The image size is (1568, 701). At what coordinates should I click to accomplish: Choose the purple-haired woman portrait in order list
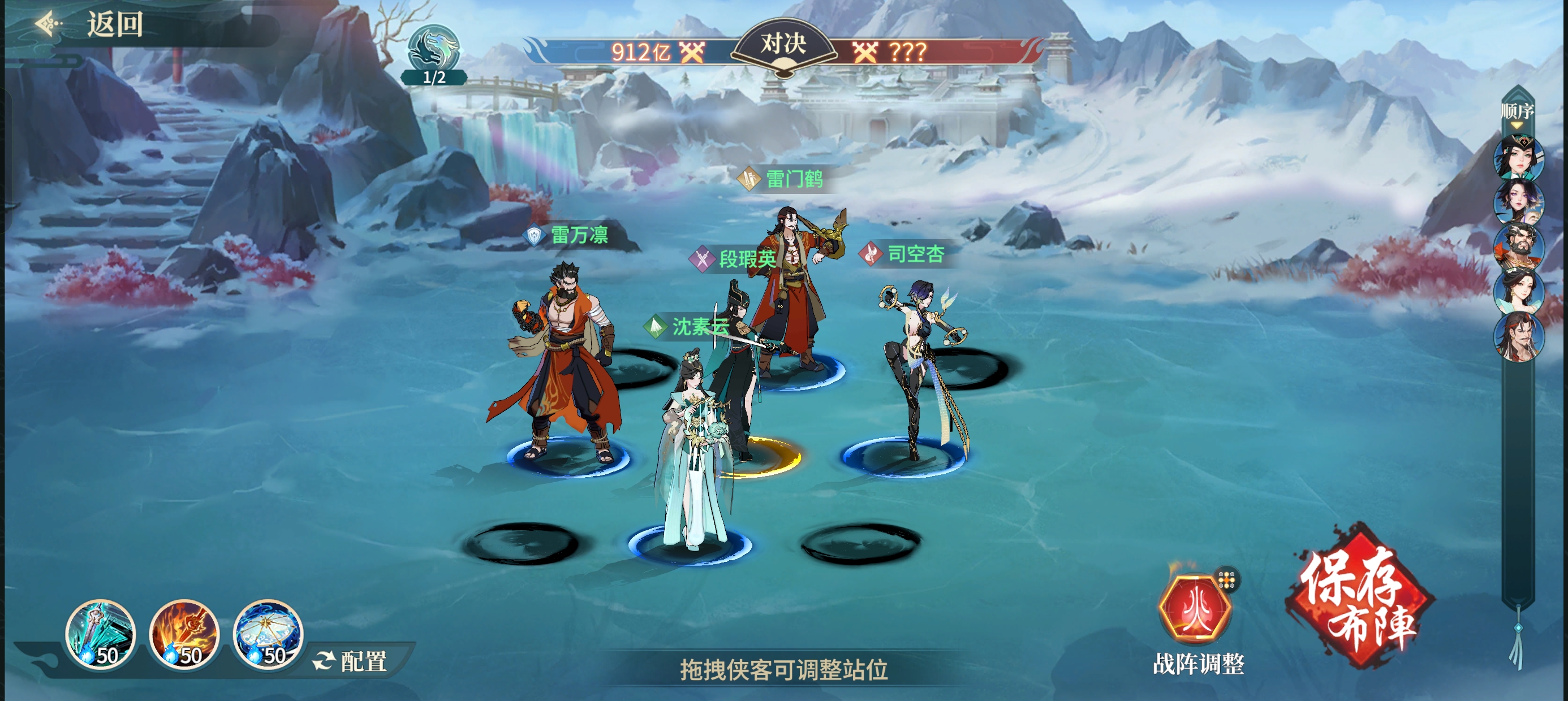(x=1518, y=201)
